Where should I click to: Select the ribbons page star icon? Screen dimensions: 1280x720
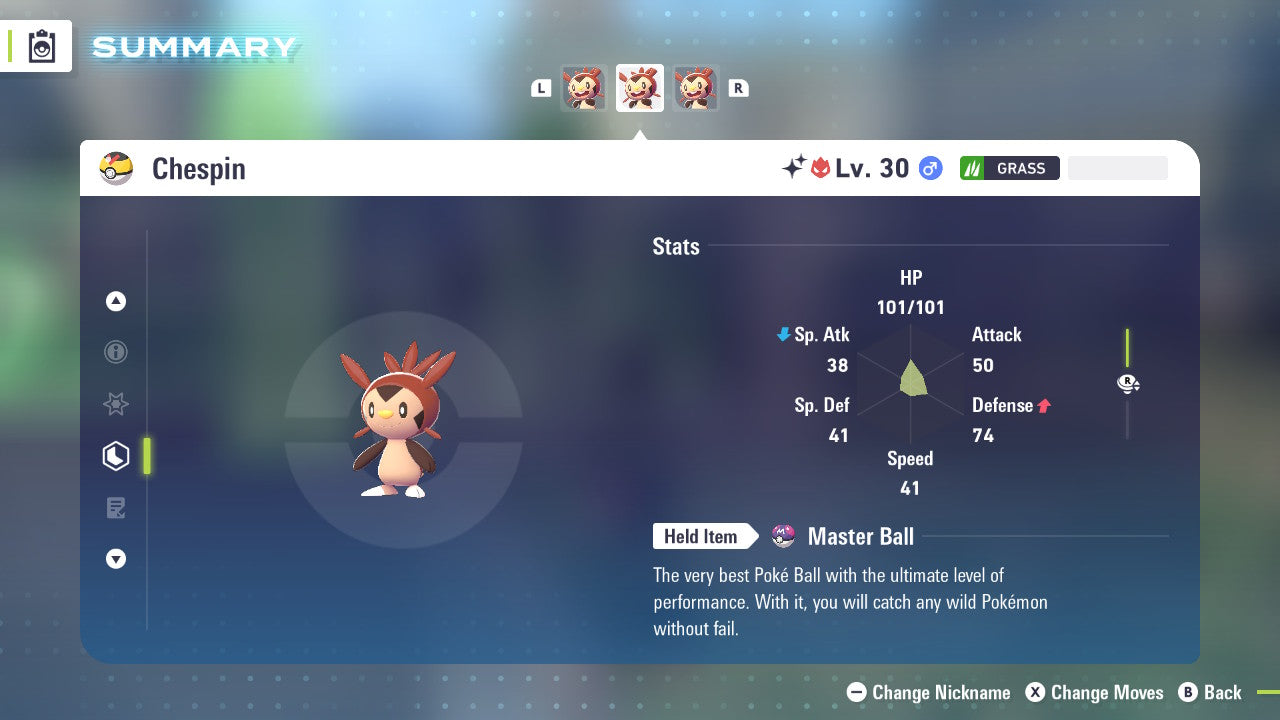point(116,404)
